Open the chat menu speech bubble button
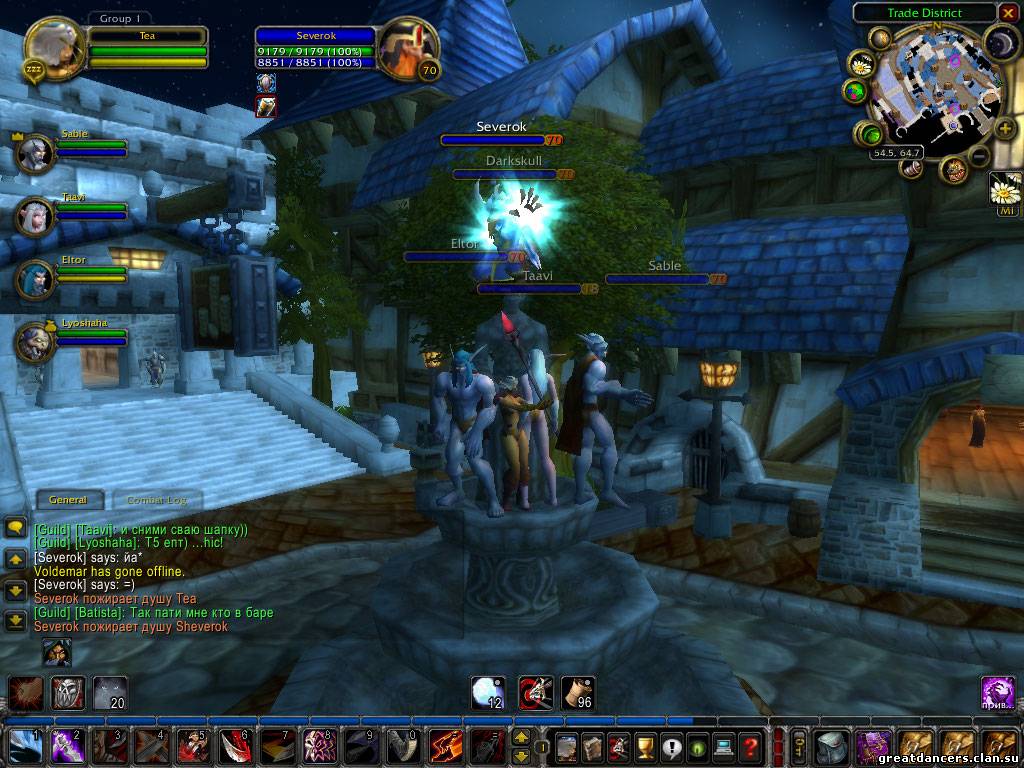This screenshot has height=768, width=1024. (x=15, y=527)
